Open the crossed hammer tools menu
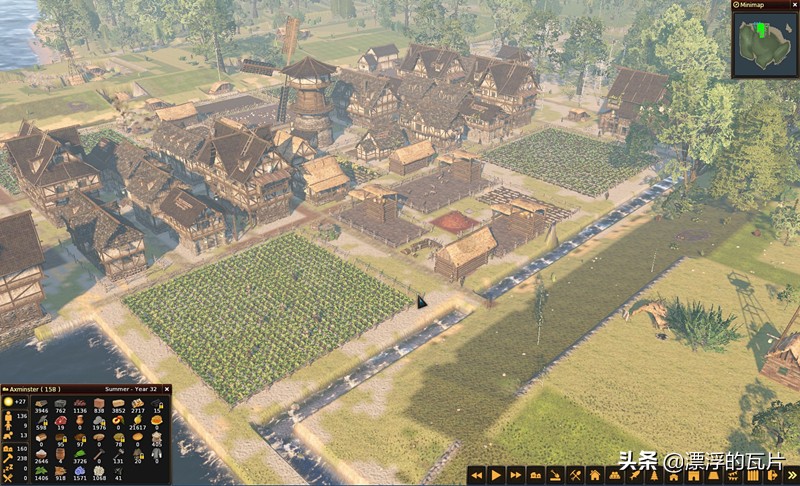Screen dimensions: 800x486 [x=575, y=475]
